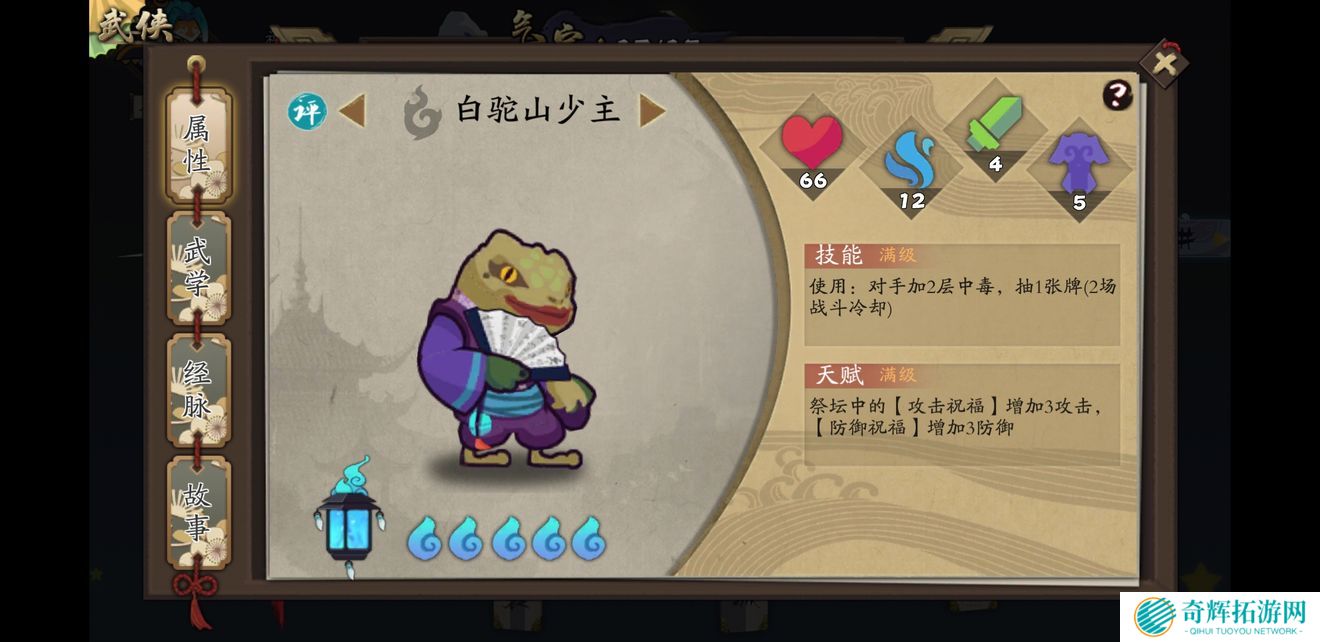
Task: Click the round blue 评 review icon
Action: tap(308, 111)
